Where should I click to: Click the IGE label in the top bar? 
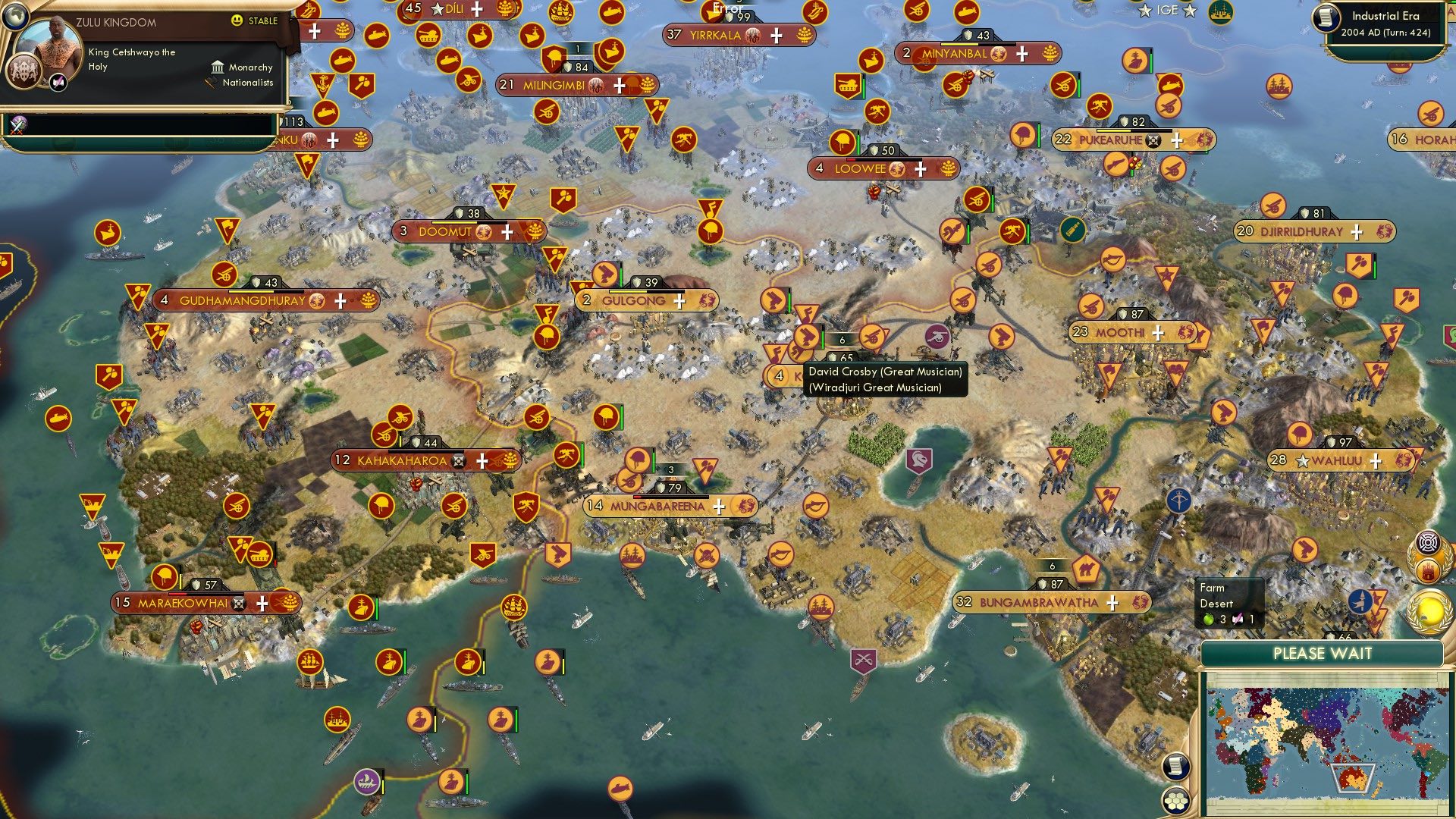click(x=1166, y=10)
